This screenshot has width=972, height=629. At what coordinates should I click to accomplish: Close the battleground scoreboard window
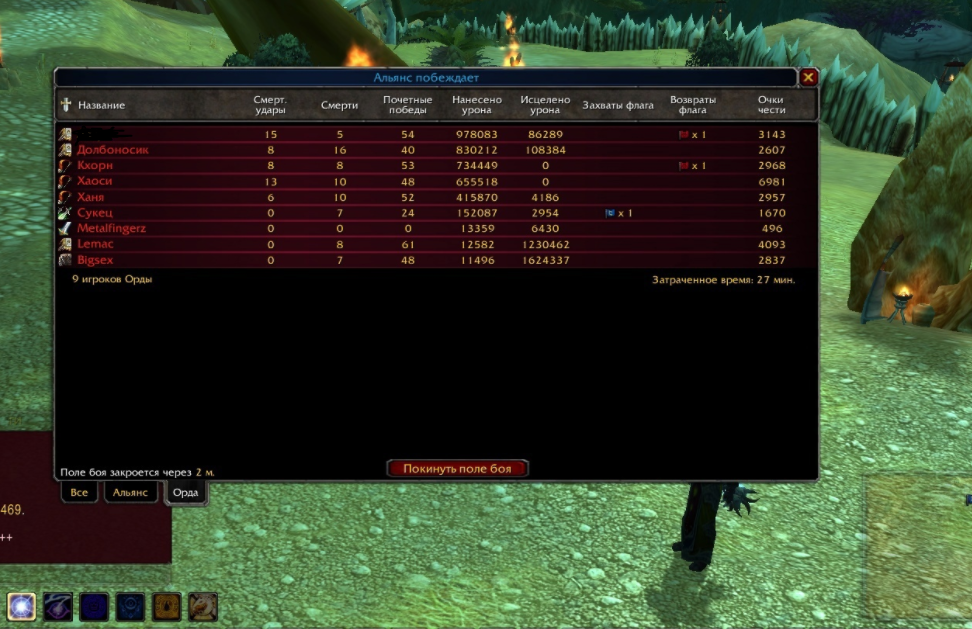coord(808,77)
